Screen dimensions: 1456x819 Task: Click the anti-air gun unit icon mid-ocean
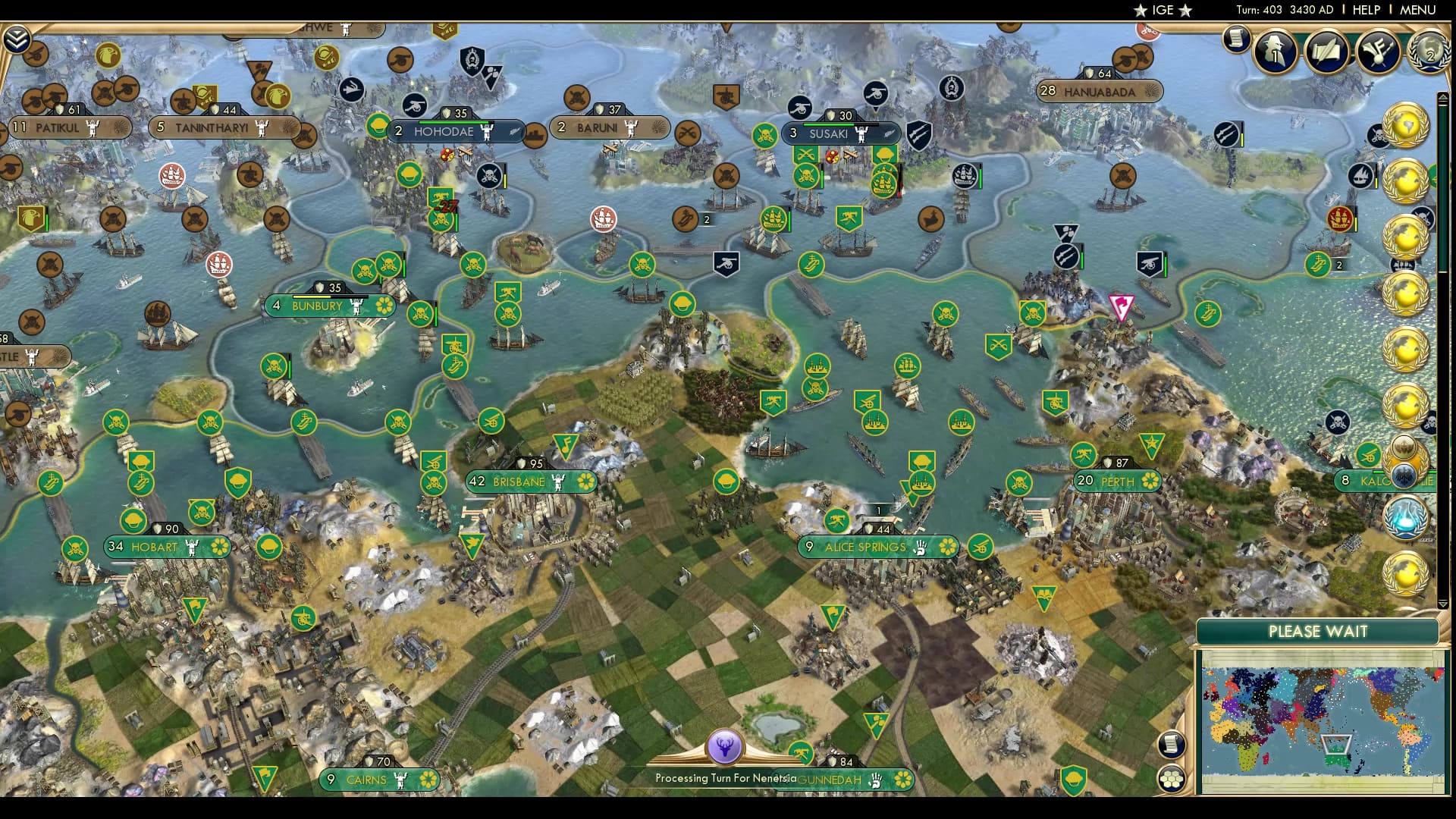(x=726, y=264)
